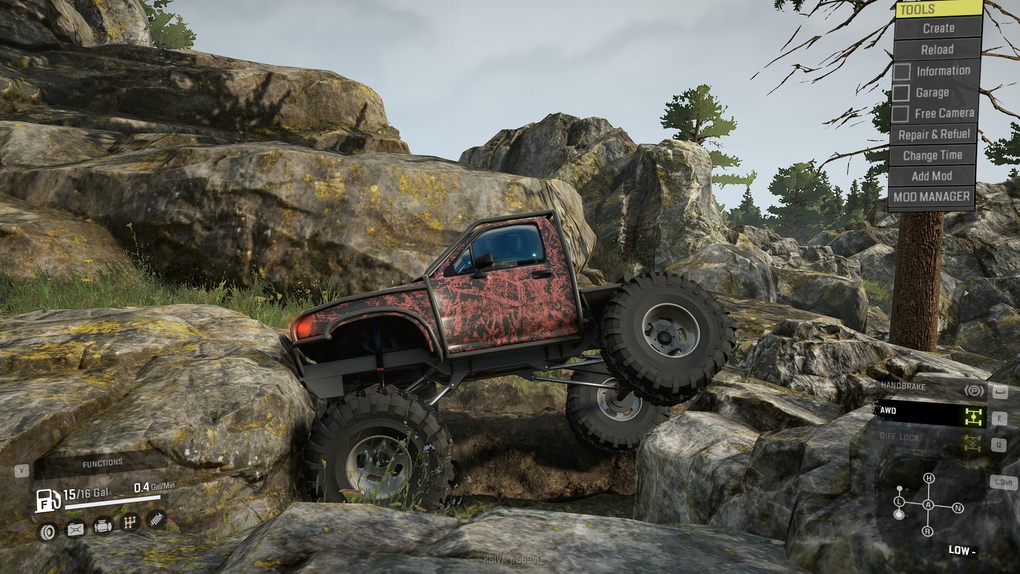This screenshot has width=1020, height=574.
Task: Select Reload in the Tools menu
Action: click(938, 49)
